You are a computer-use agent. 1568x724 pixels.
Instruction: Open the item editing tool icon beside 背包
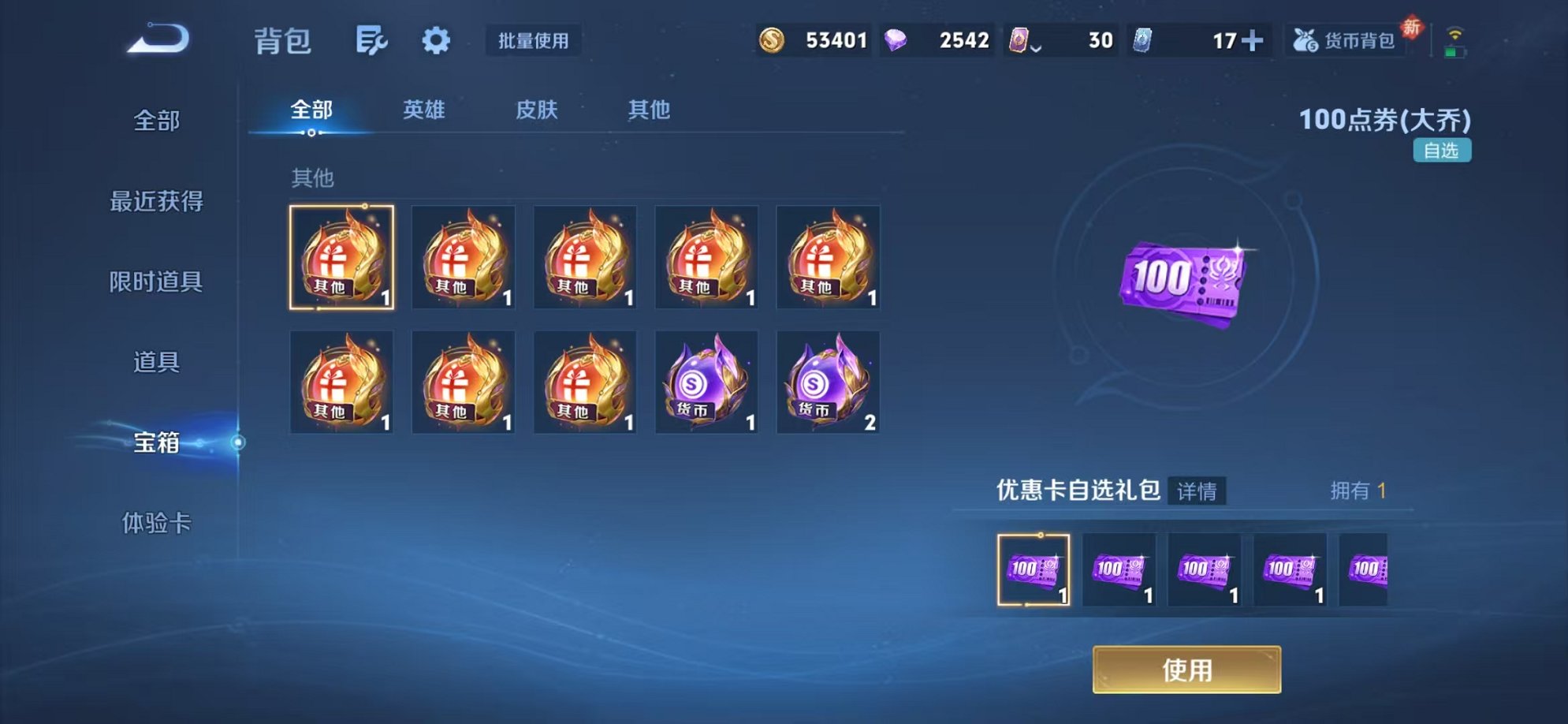coord(372,41)
